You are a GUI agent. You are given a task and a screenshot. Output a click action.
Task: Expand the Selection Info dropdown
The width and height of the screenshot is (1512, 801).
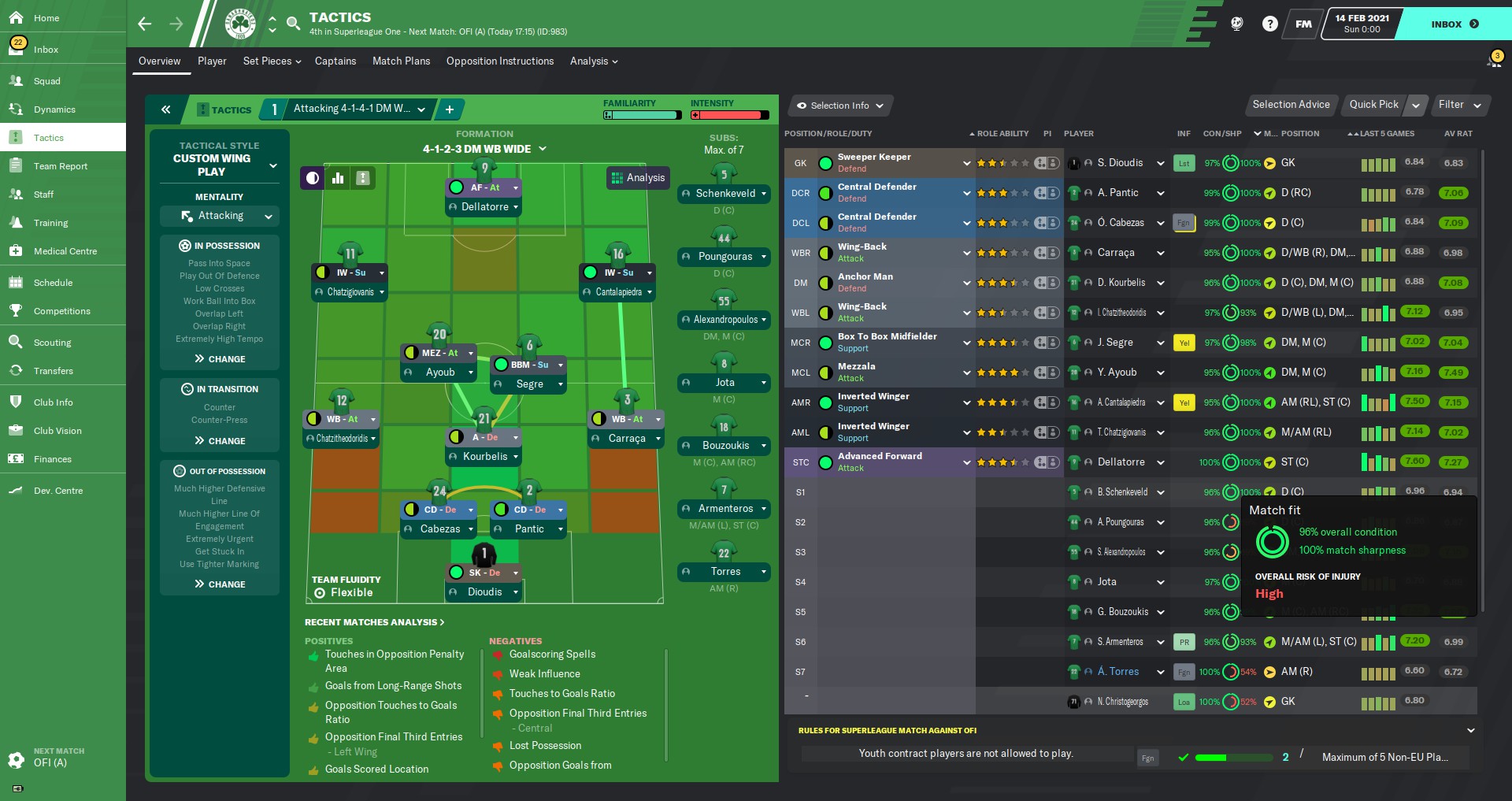(839, 106)
